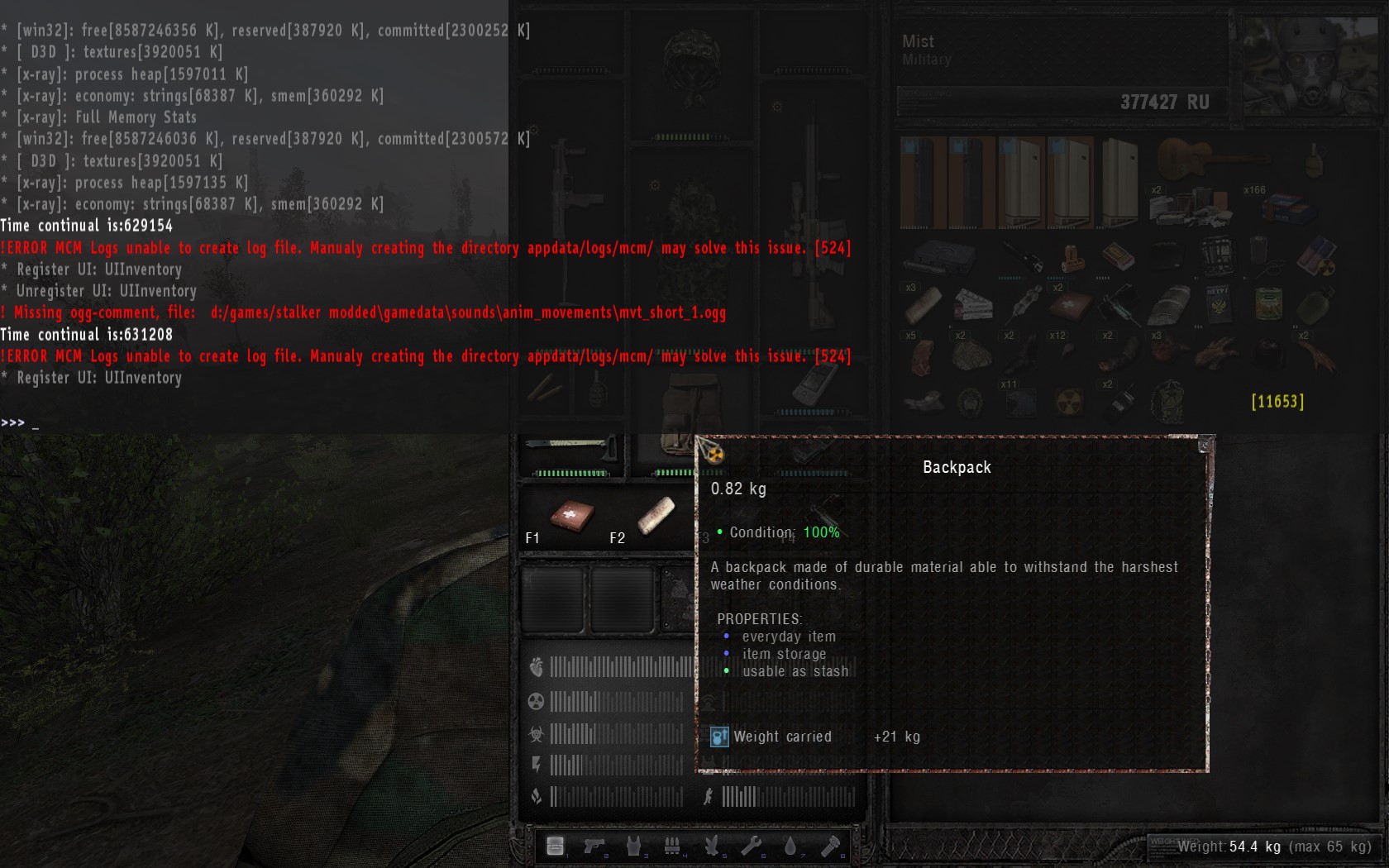Click the ammunition belt filter icon
Screen dimensions: 1389x868
(x=672, y=845)
